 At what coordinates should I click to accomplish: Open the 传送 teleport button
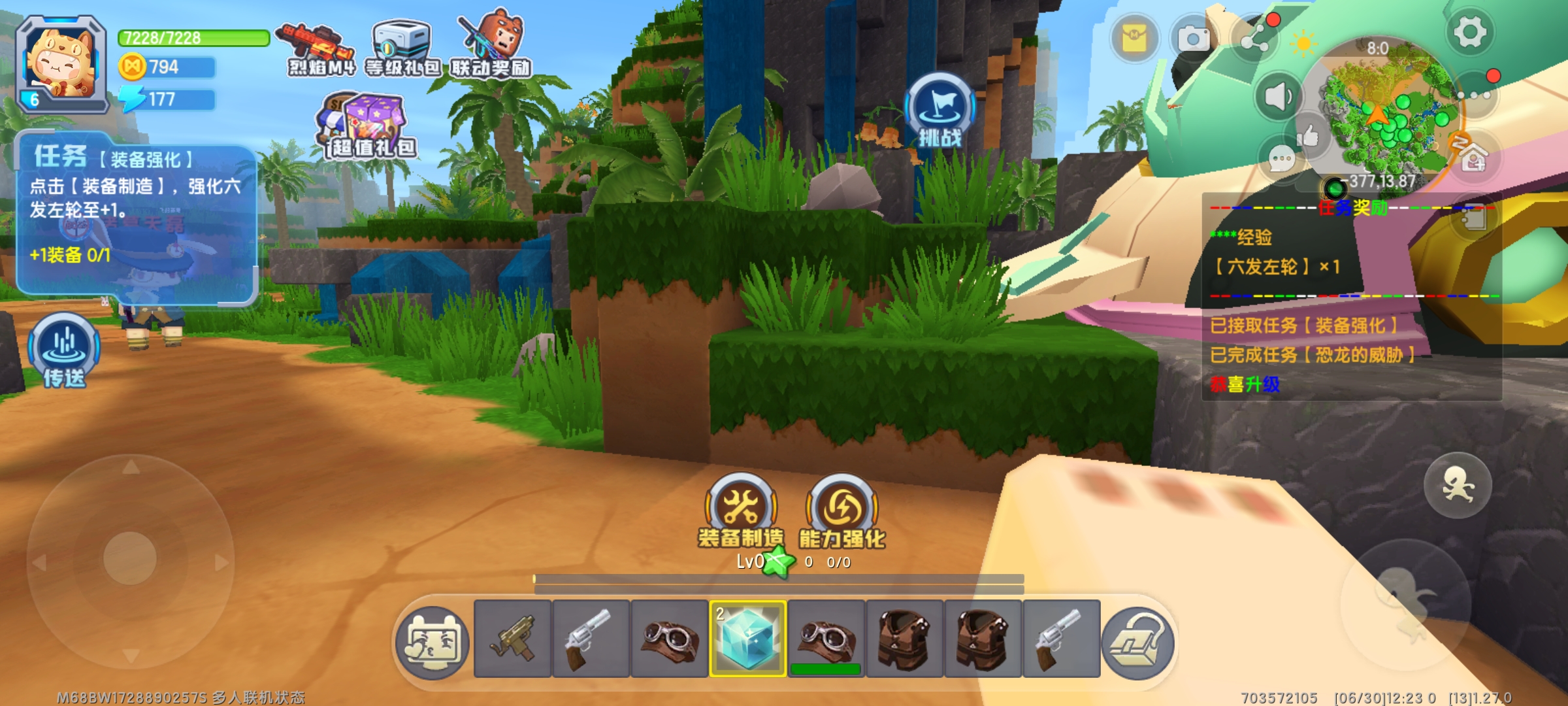coord(64,348)
